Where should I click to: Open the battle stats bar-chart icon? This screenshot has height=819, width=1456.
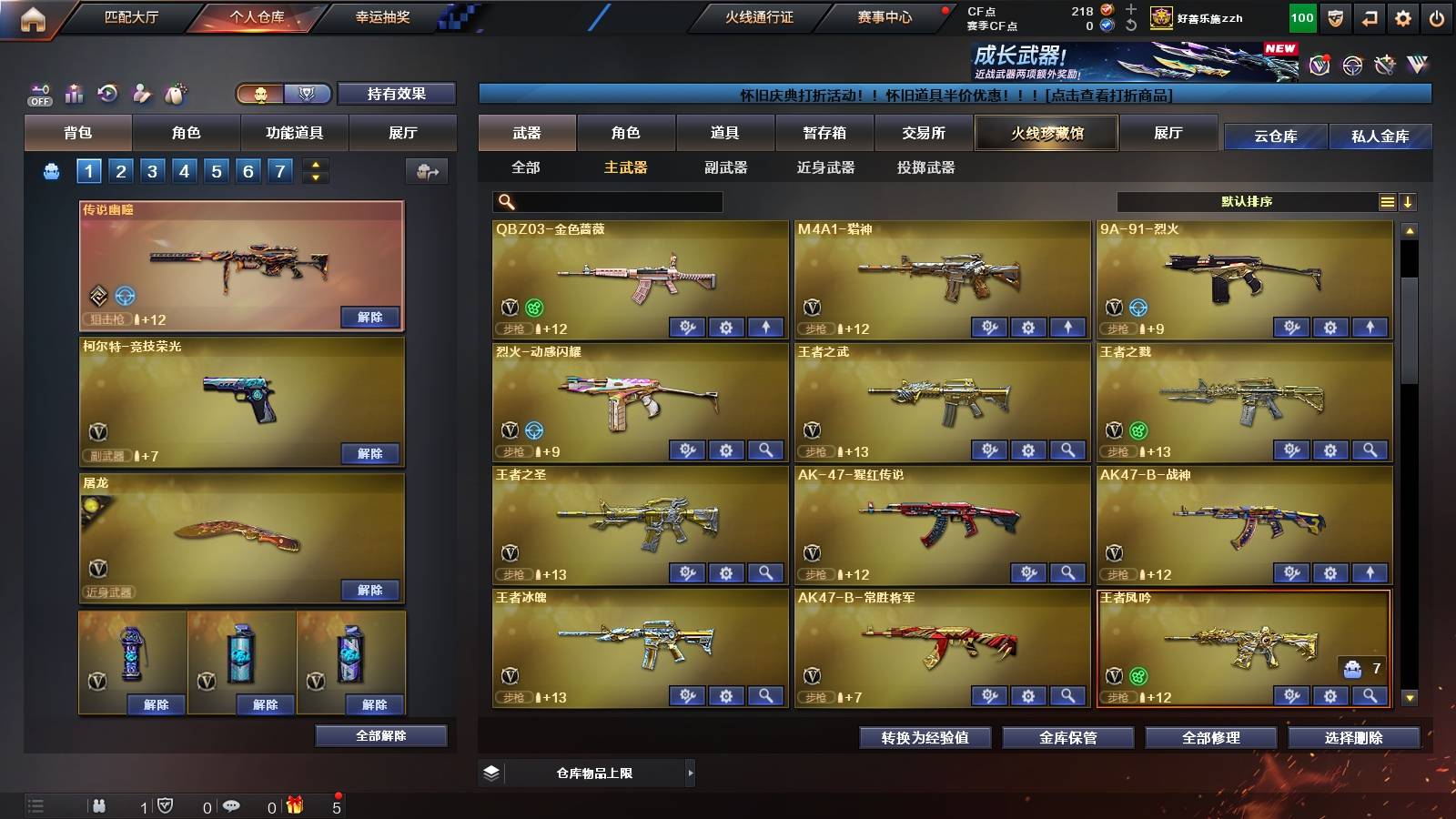(x=74, y=93)
